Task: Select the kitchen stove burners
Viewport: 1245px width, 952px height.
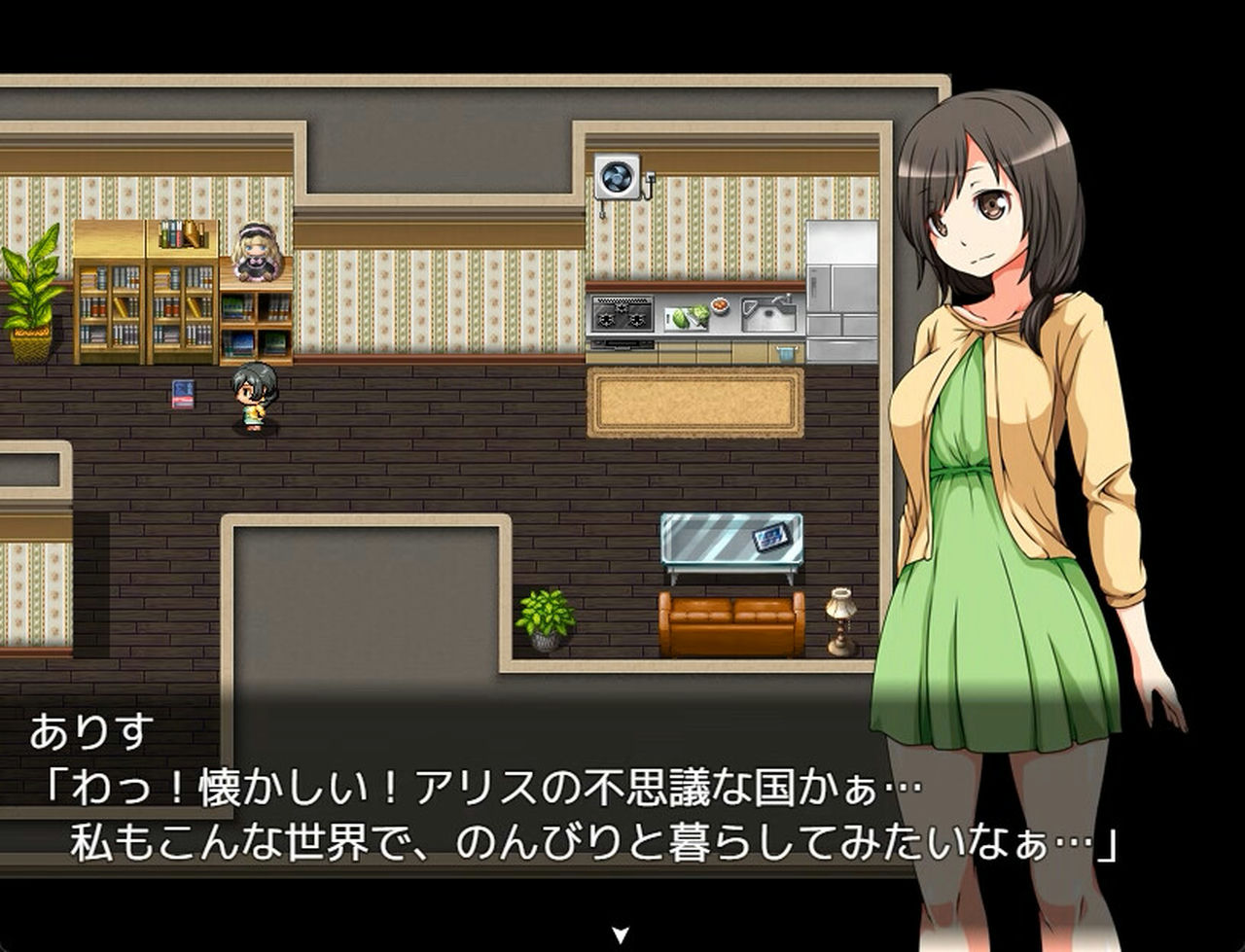Action: pyautogui.click(x=622, y=316)
